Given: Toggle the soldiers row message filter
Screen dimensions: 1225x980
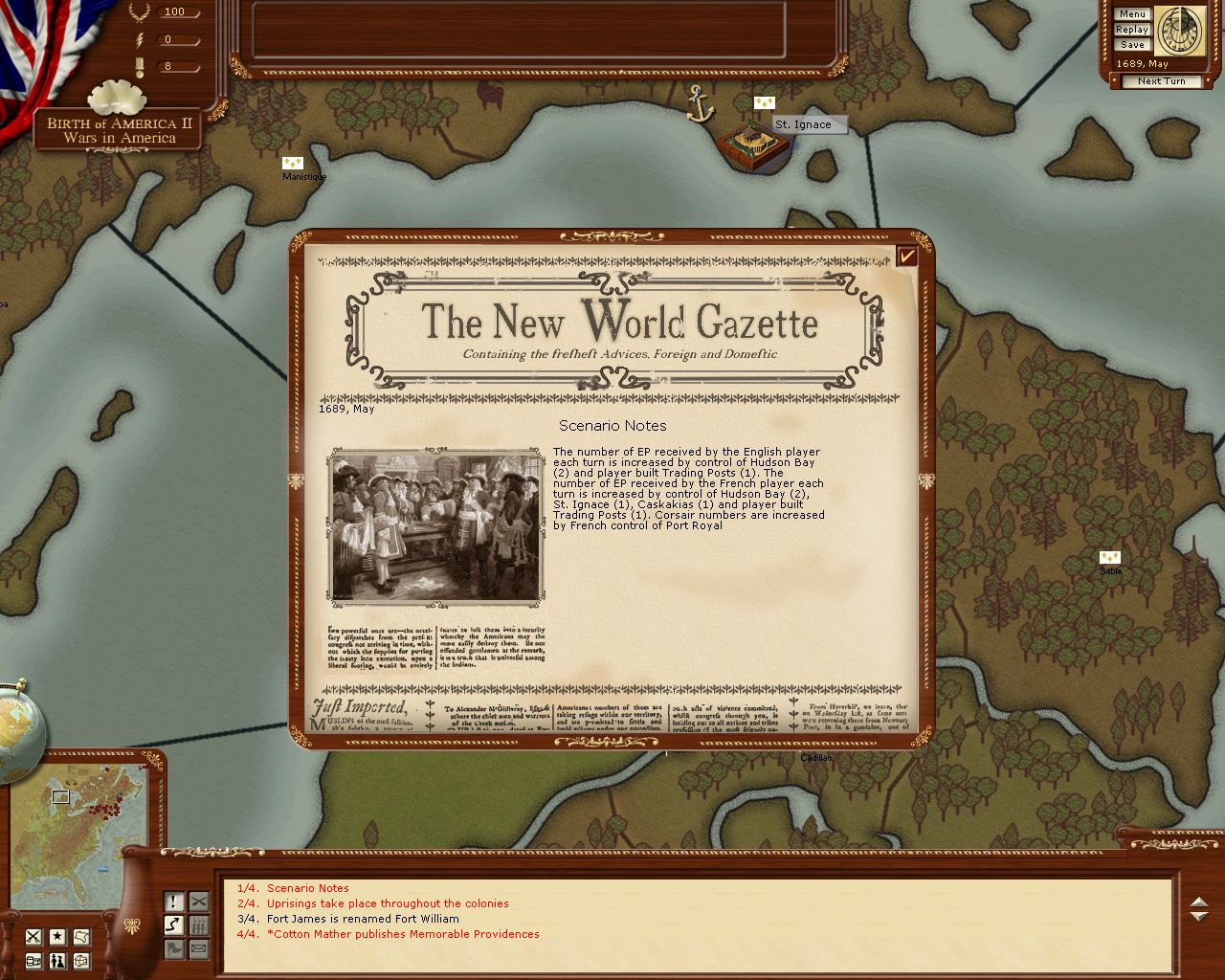Looking at the screenshot, I should click(198, 925).
